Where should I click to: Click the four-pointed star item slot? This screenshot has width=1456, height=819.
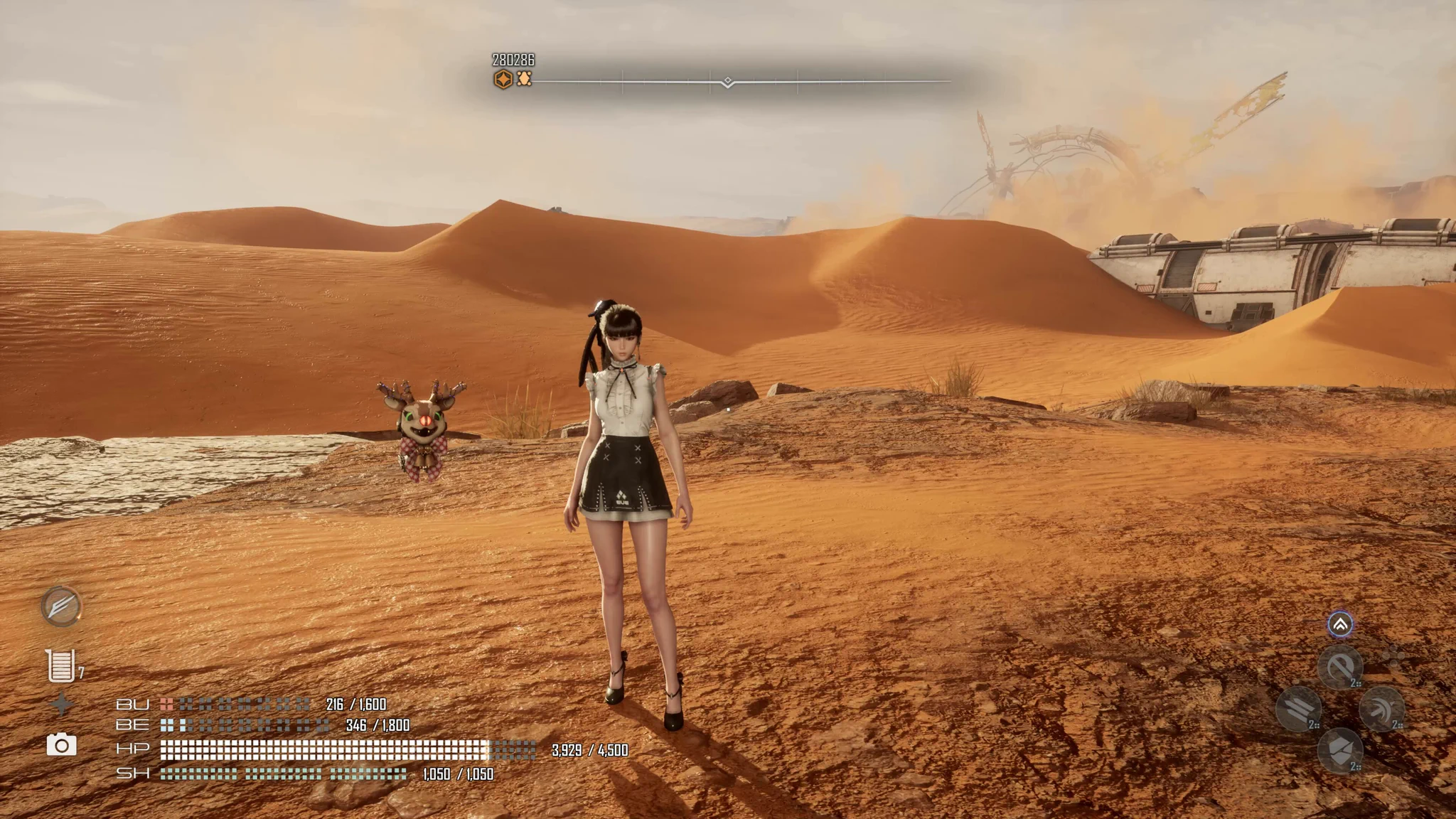[62, 705]
